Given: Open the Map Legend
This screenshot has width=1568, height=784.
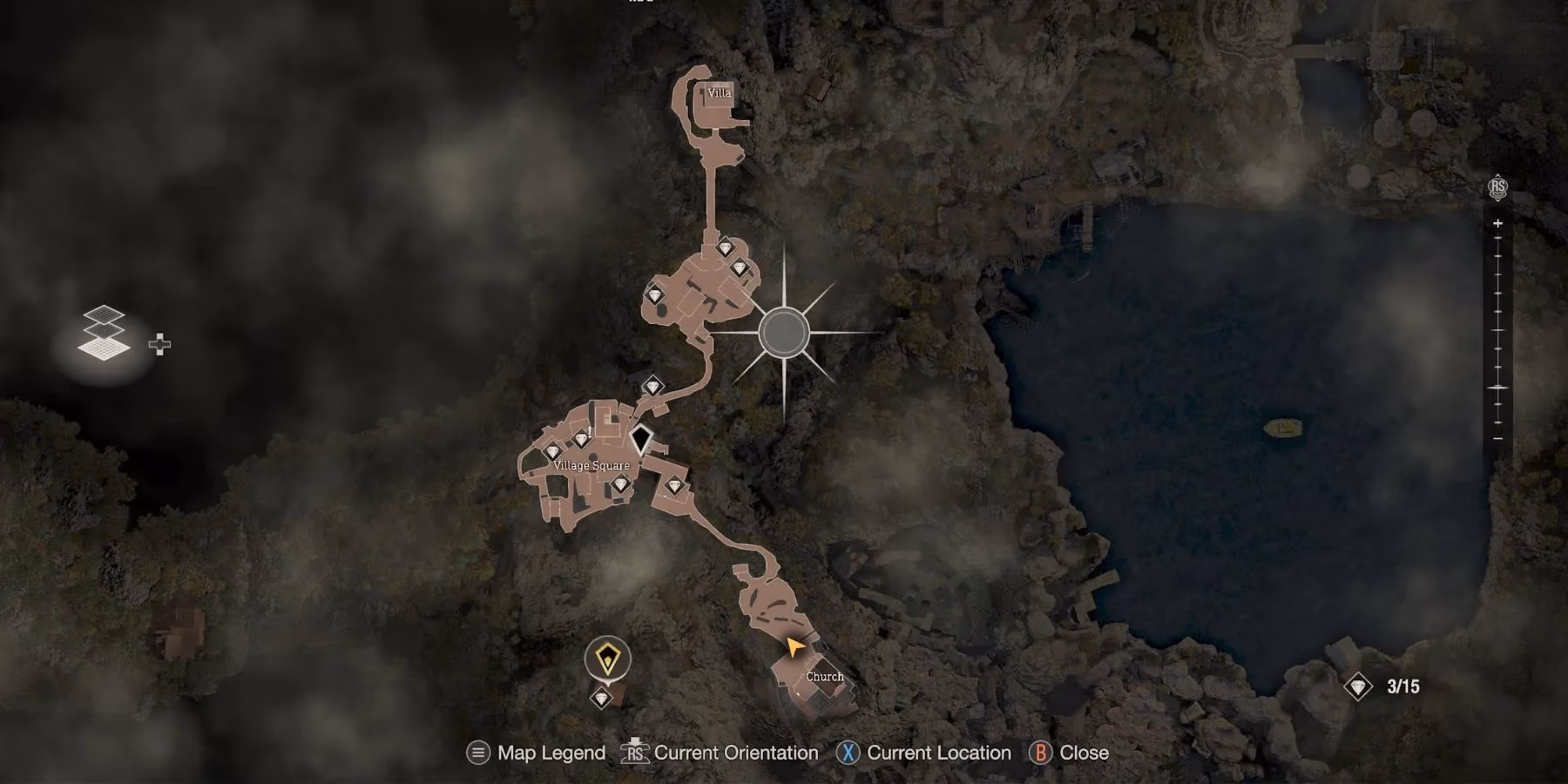Looking at the screenshot, I should [x=537, y=753].
